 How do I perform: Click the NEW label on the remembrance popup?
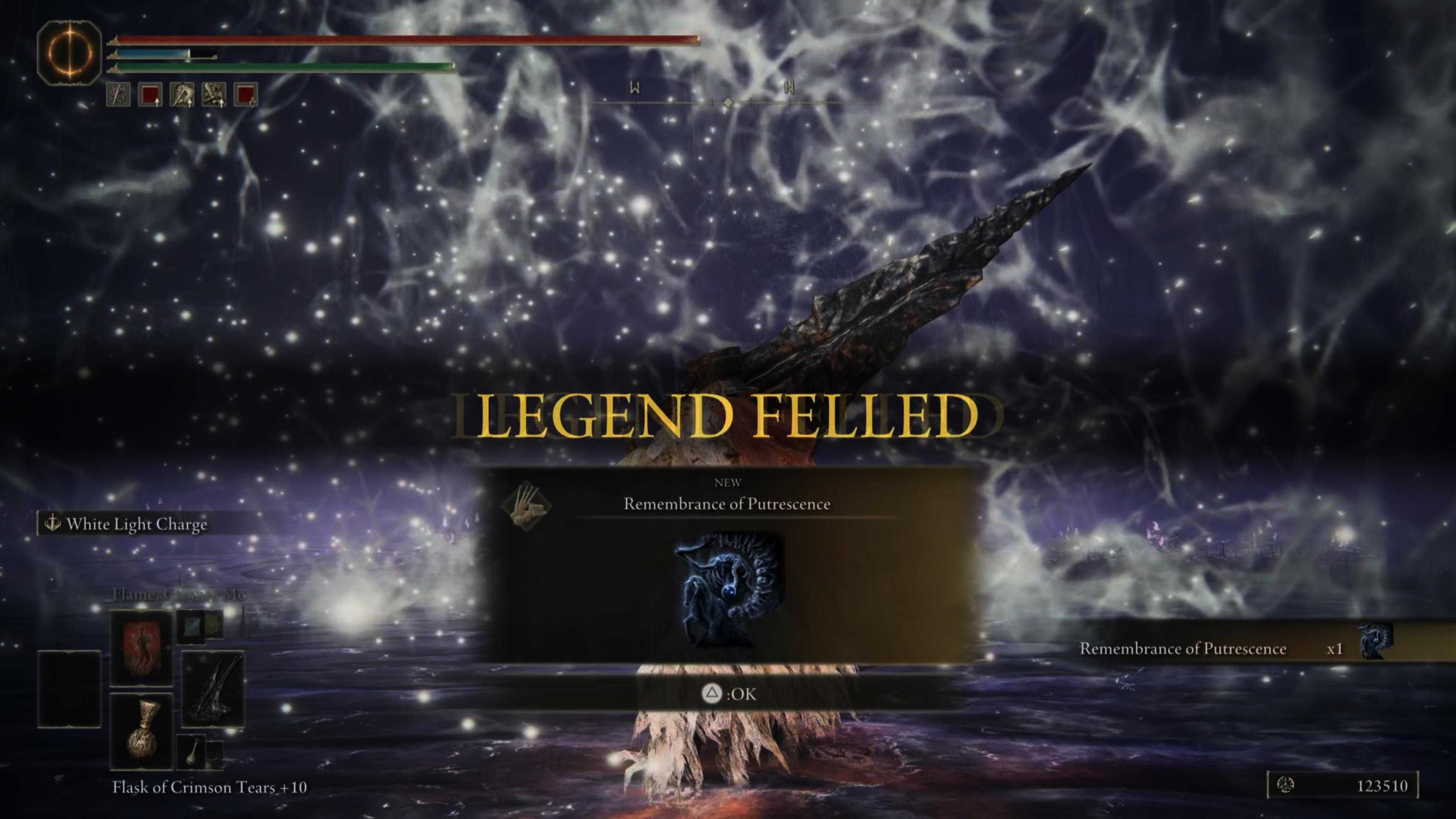coord(728,482)
